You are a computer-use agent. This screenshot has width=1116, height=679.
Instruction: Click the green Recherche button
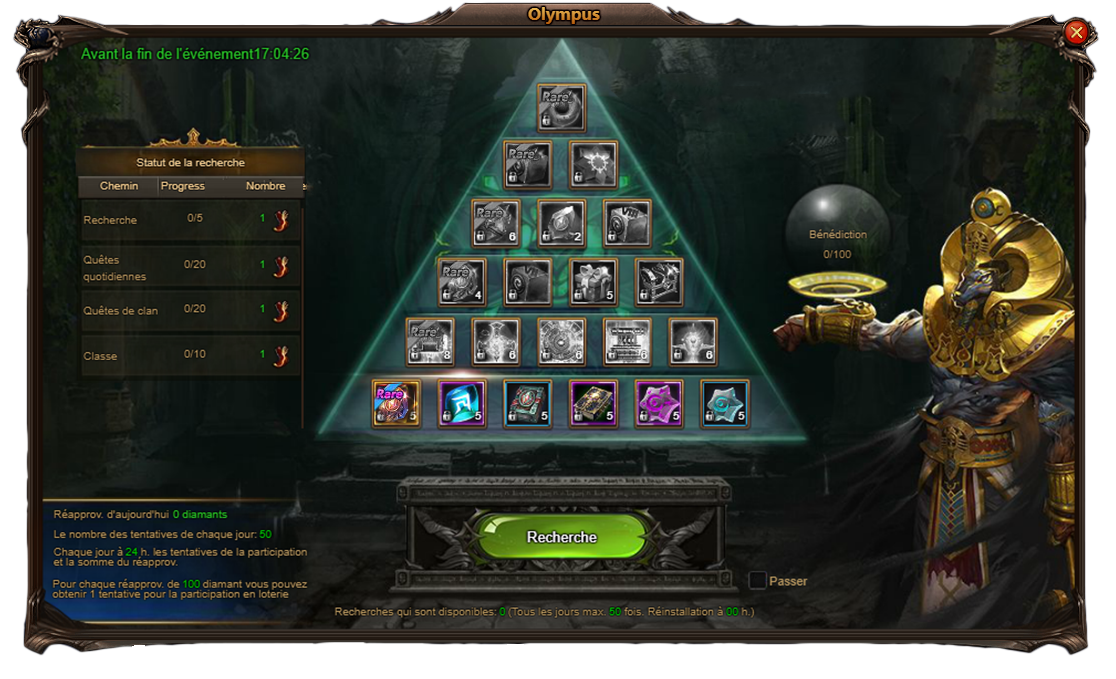click(x=562, y=537)
